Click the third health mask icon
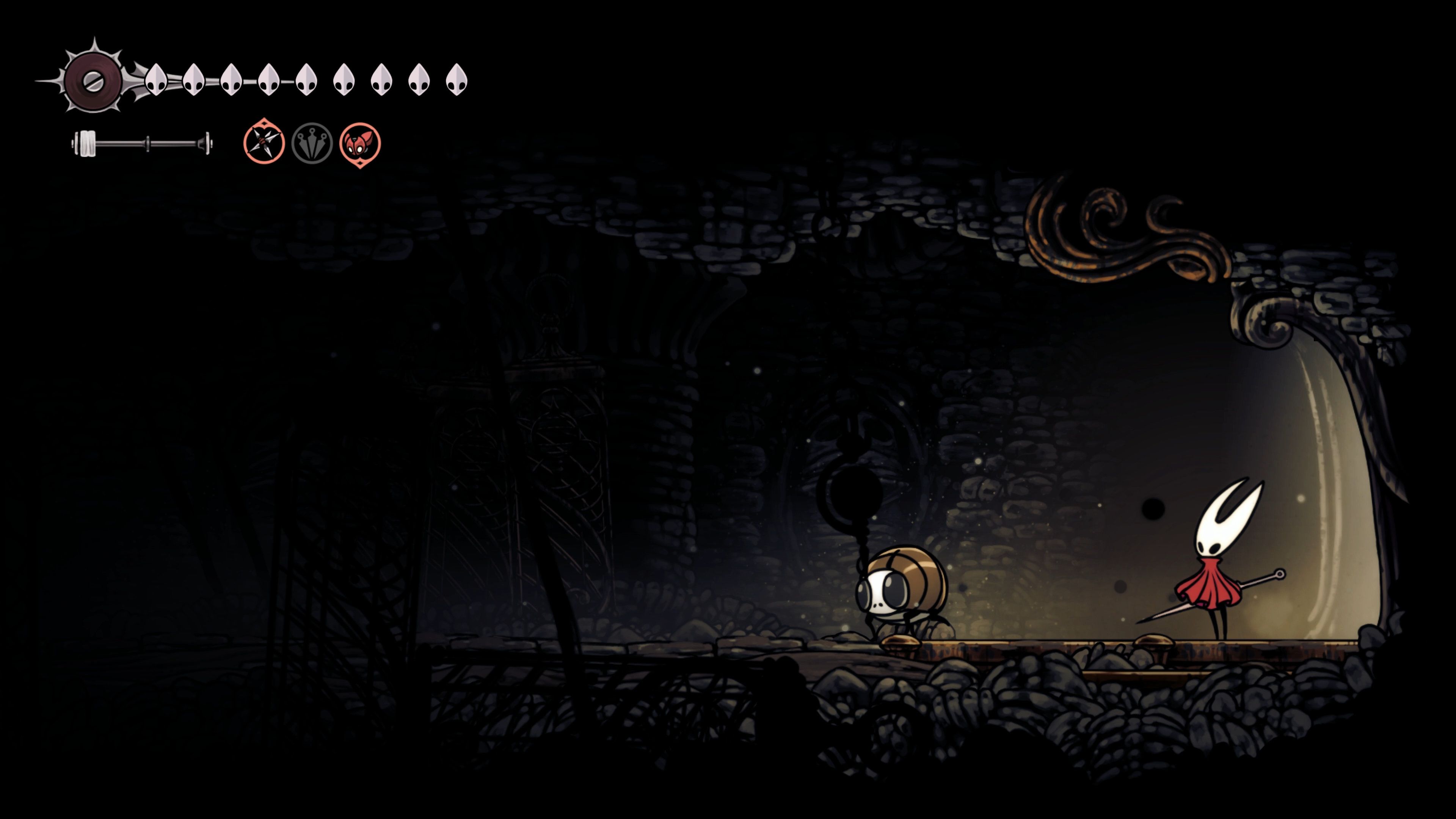The height and width of the screenshot is (819, 1456). 231,79
